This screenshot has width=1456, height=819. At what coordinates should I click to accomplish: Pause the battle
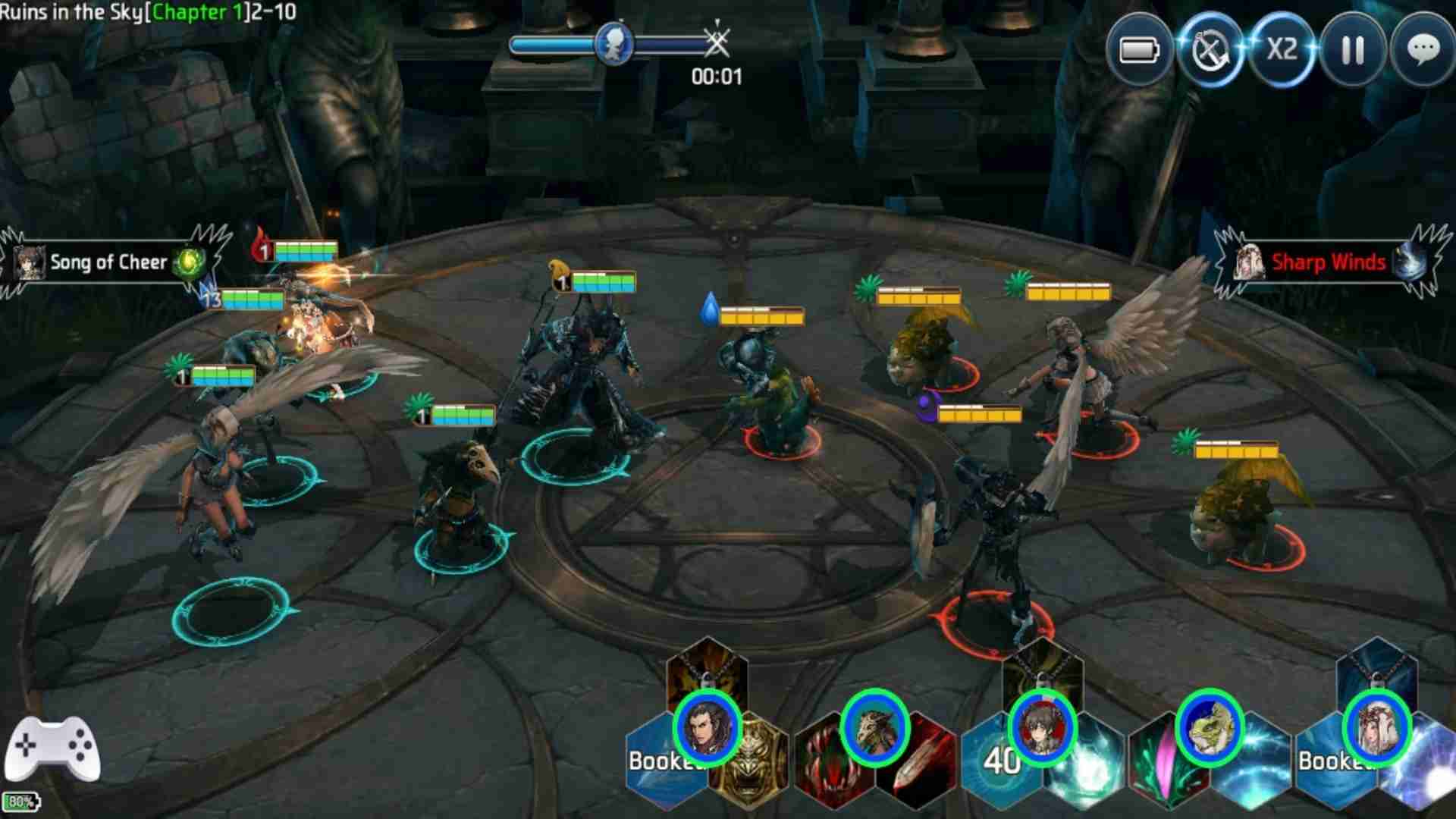click(1353, 51)
